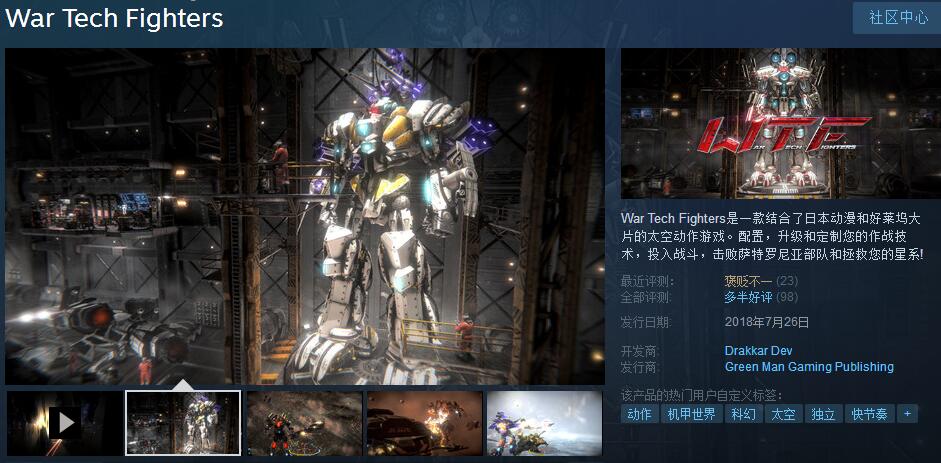Show all reviews rated 多半好评
941x463 pixels.
(x=748, y=297)
